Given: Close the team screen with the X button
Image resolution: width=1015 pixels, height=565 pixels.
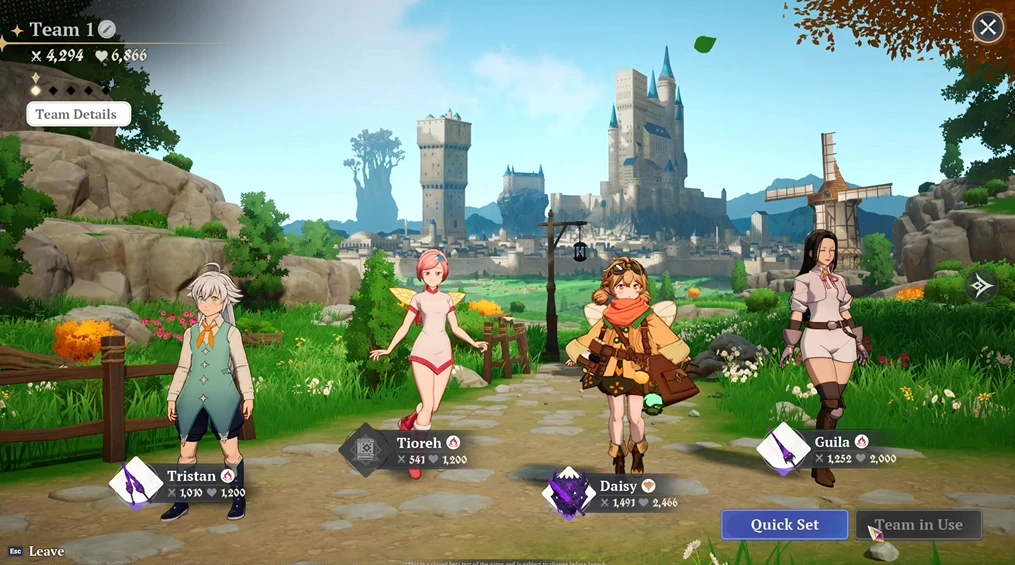Looking at the screenshot, I should point(988,27).
